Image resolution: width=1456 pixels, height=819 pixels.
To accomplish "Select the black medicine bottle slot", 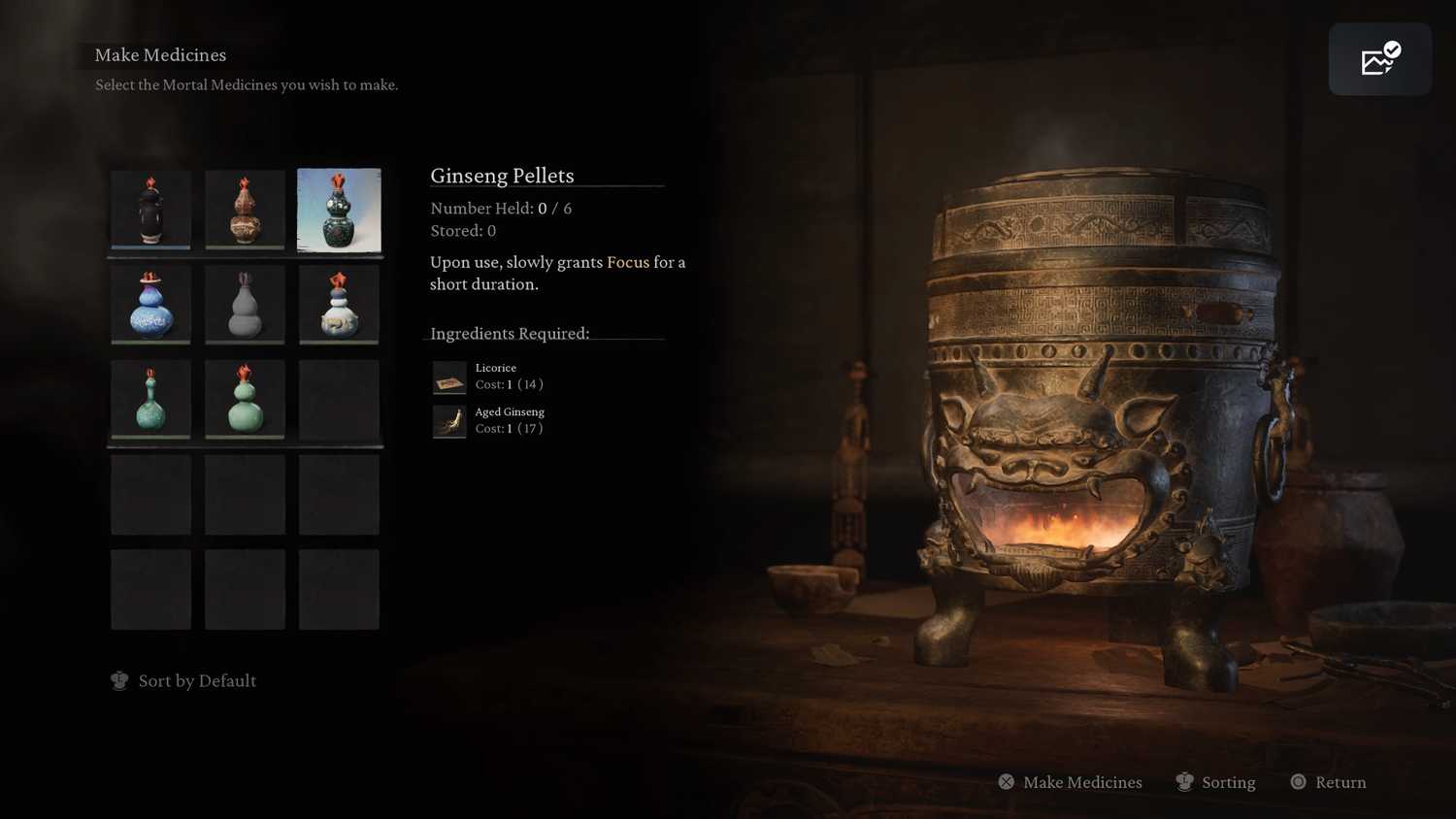I will 150,210.
